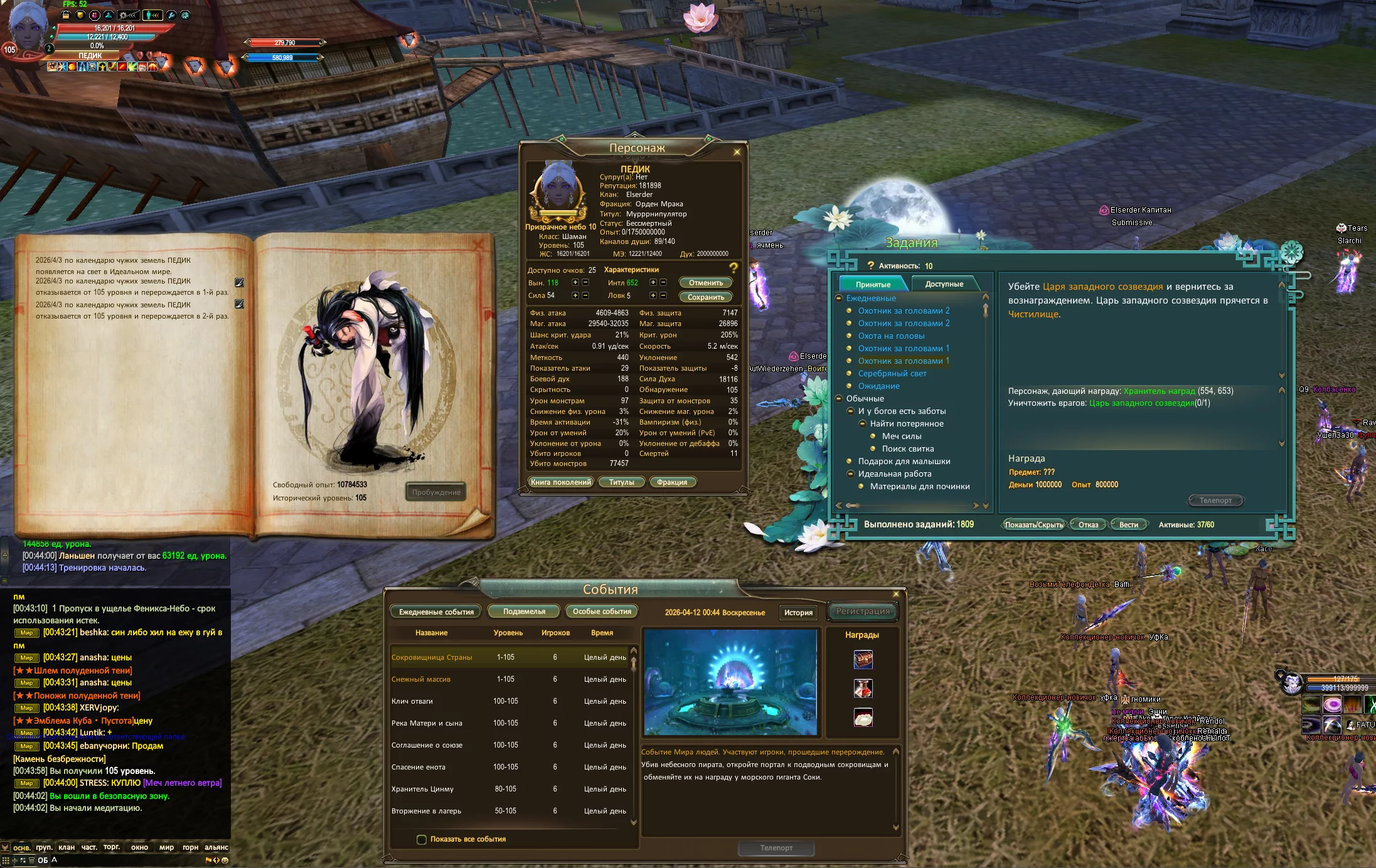Click Показать/Скрыть in the quest window
Image resolution: width=1376 pixels, height=868 pixels.
[x=1033, y=525]
